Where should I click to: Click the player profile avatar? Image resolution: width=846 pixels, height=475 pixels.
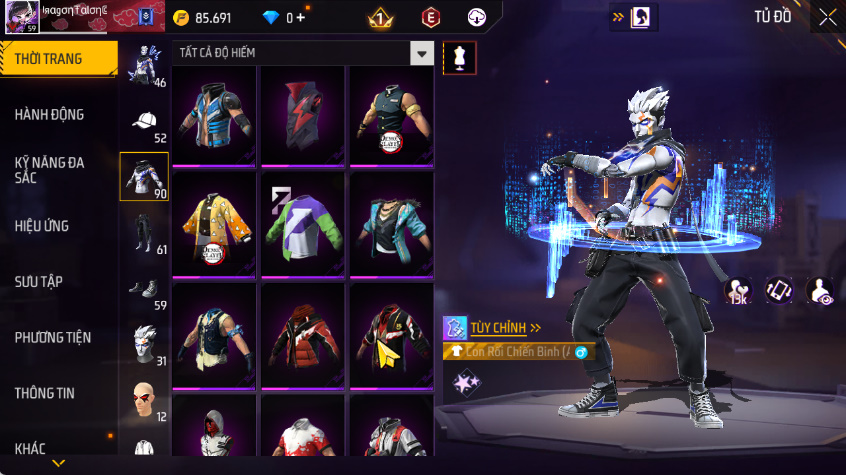pos(22,18)
